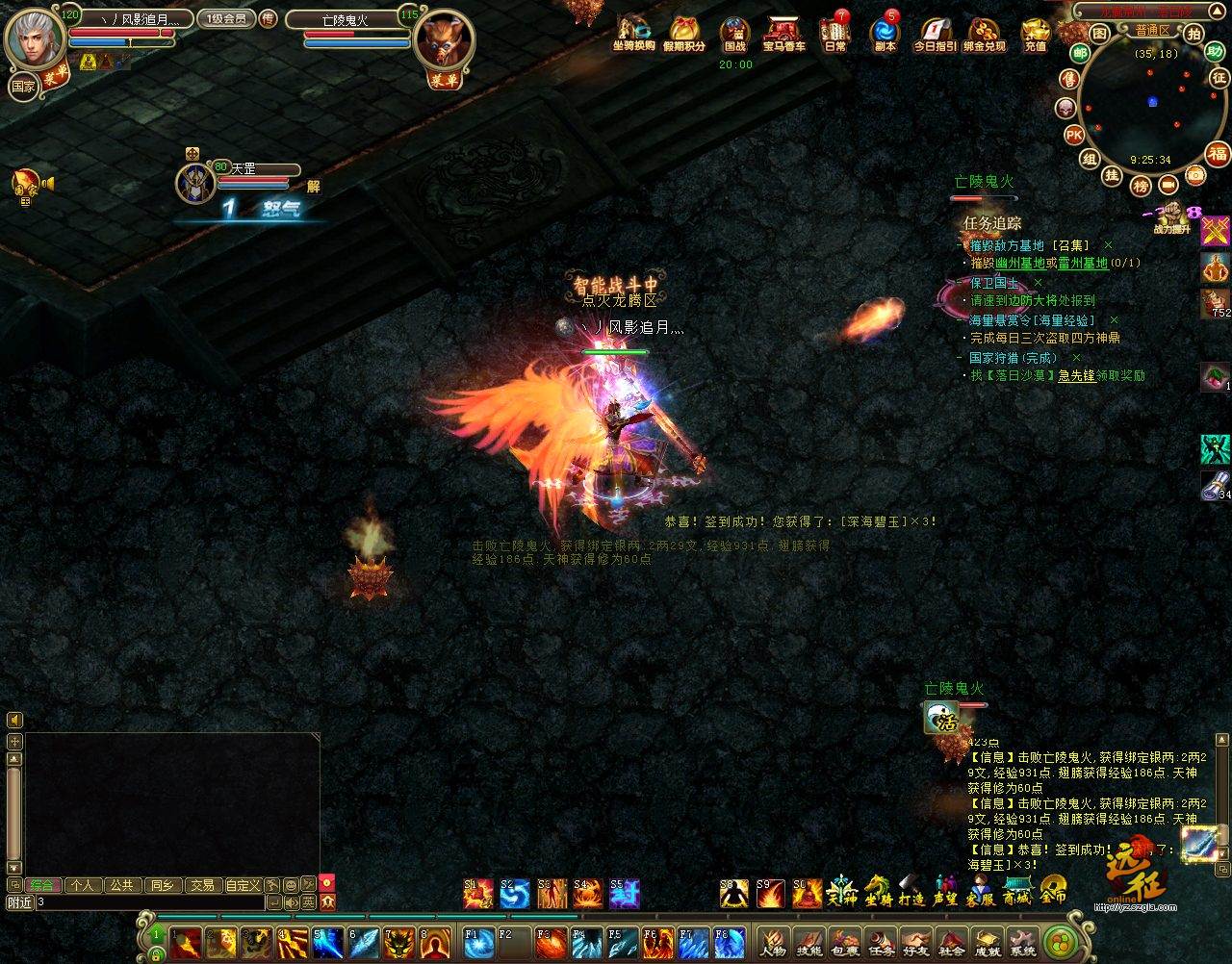Activate the F1 blue swirl skill
The width and height of the screenshot is (1232, 964).
pos(478,940)
